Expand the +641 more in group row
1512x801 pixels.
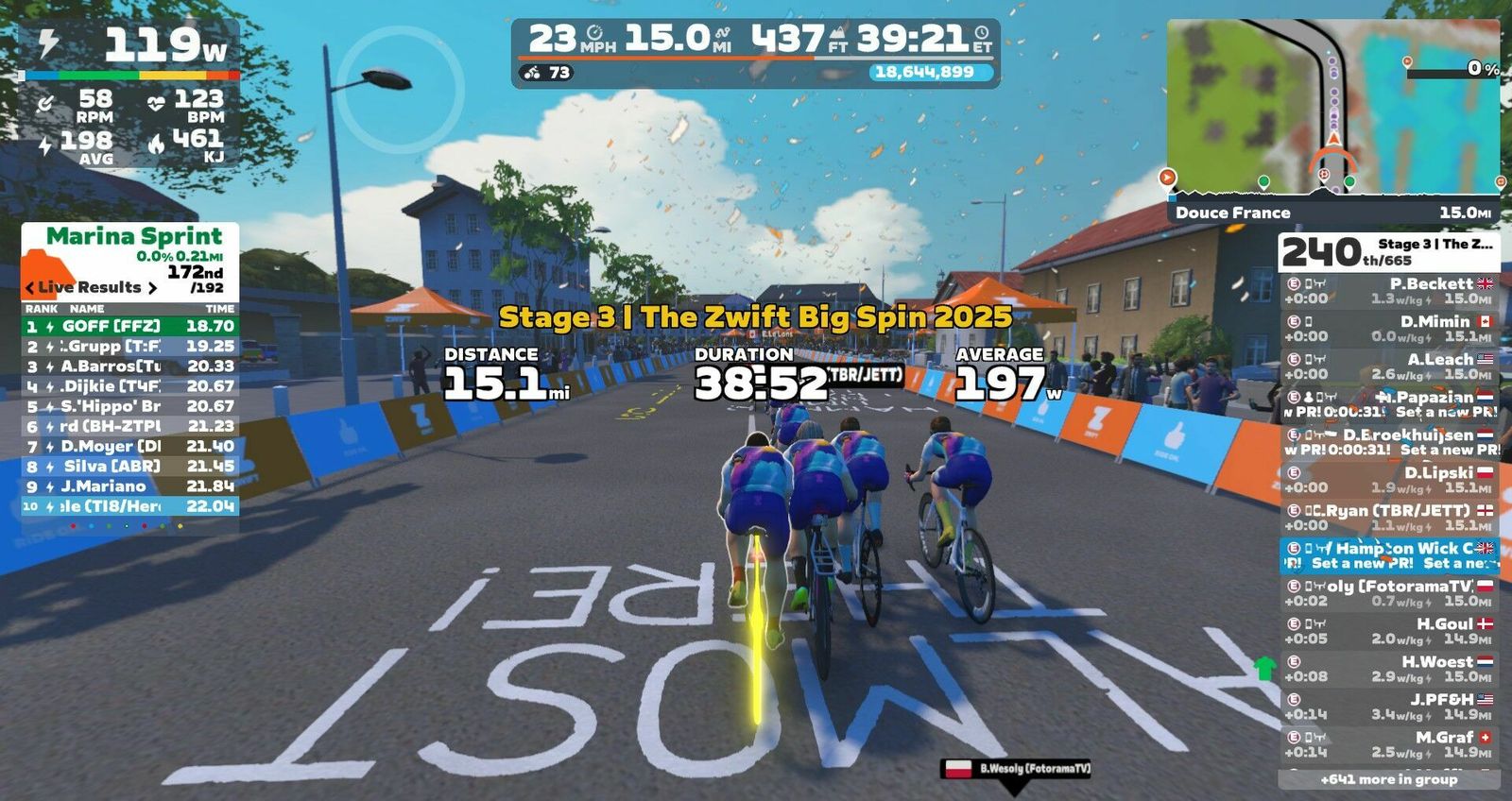pyautogui.click(x=1388, y=780)
